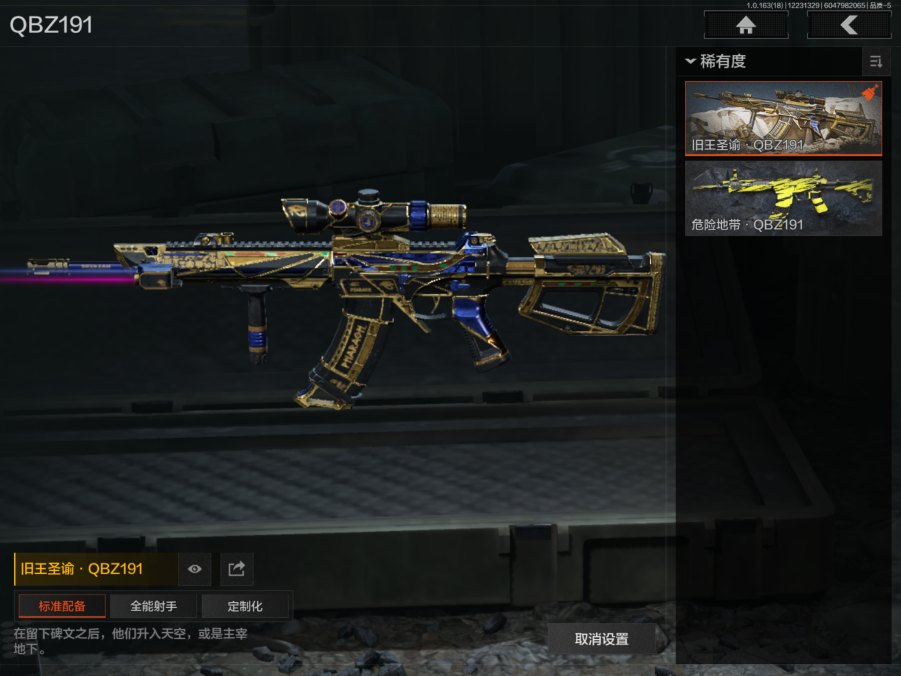
Task: Click the 取消设置 button
Action: (x=602, y=639)
